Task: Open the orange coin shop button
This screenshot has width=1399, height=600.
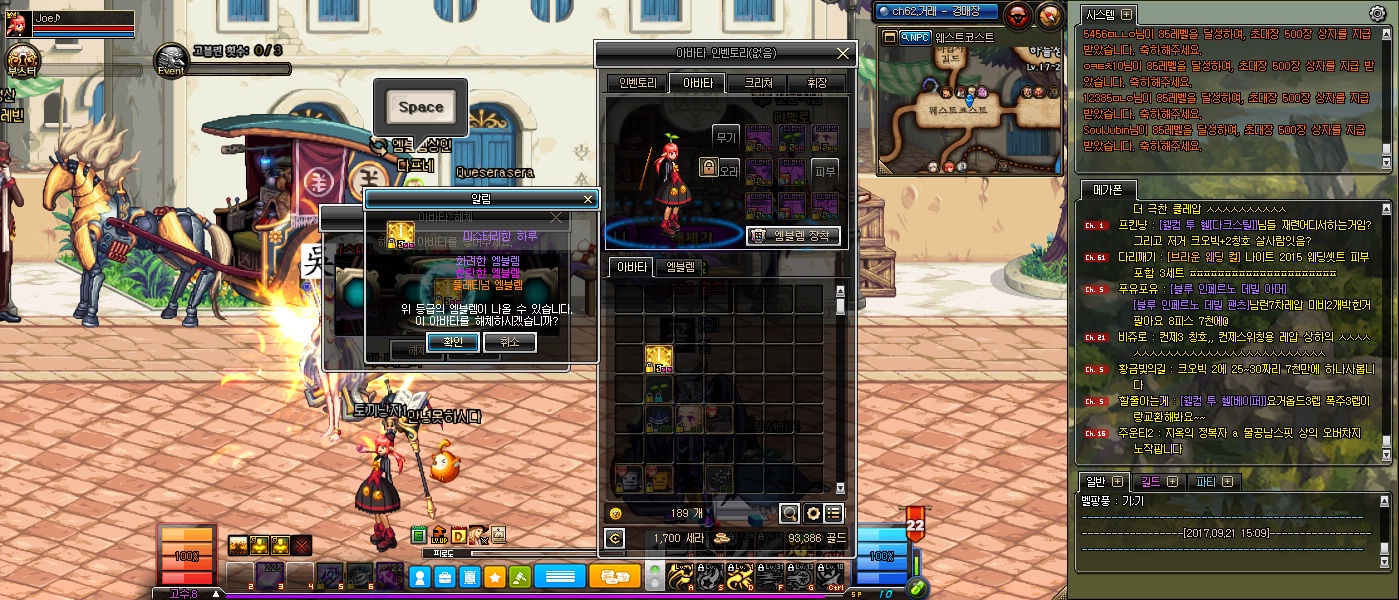Action: 615,577
